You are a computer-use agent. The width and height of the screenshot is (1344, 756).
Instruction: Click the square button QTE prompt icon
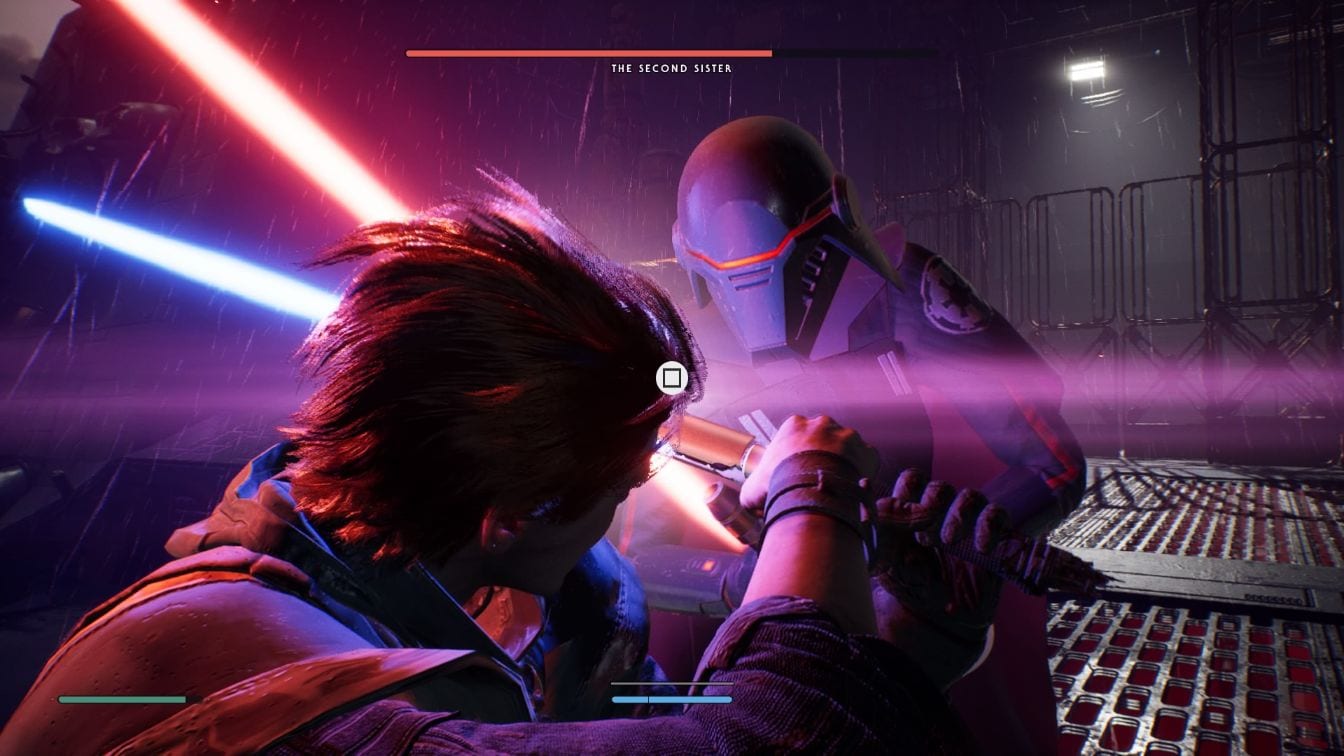(x=671, y=378)
